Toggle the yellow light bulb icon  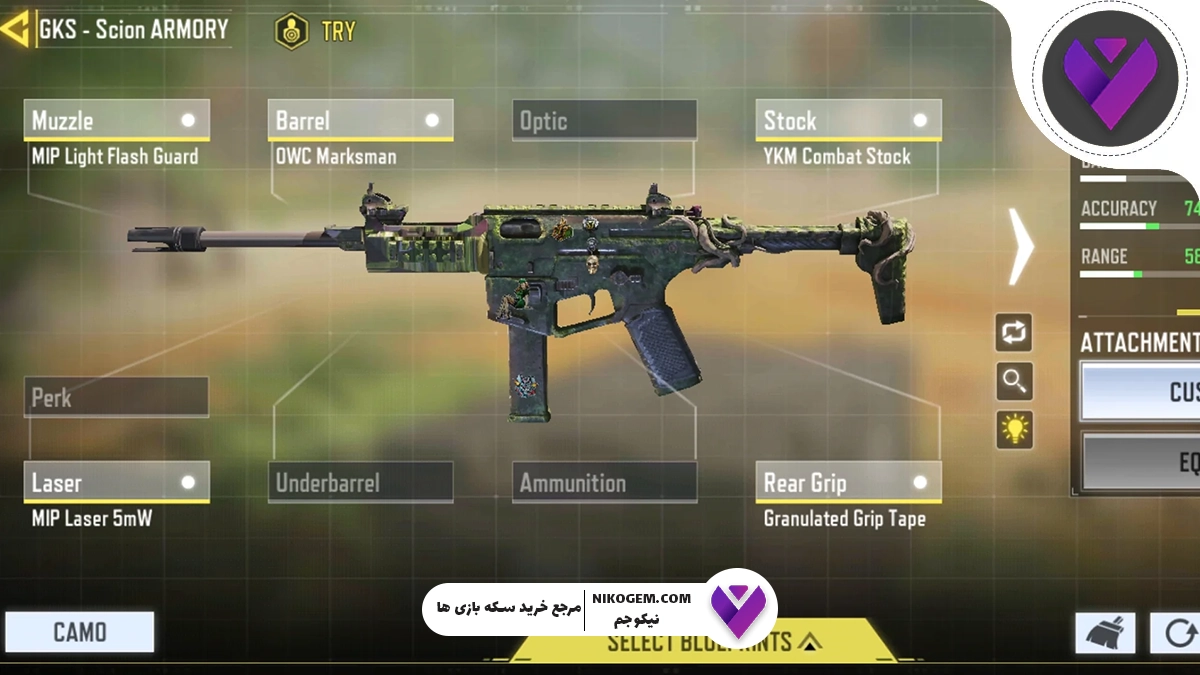(1014, 429)
